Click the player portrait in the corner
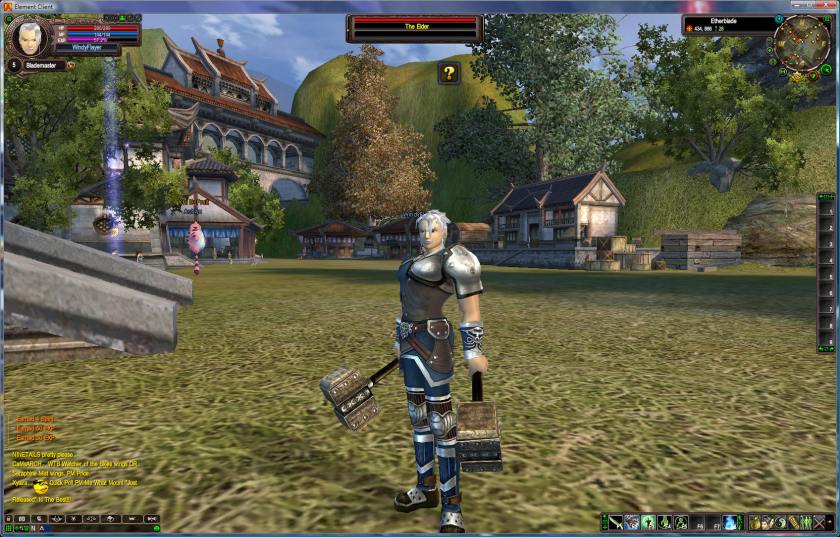The height and width of the screenshot is (537, 840). pyautogui.click(x=27, y=35)
